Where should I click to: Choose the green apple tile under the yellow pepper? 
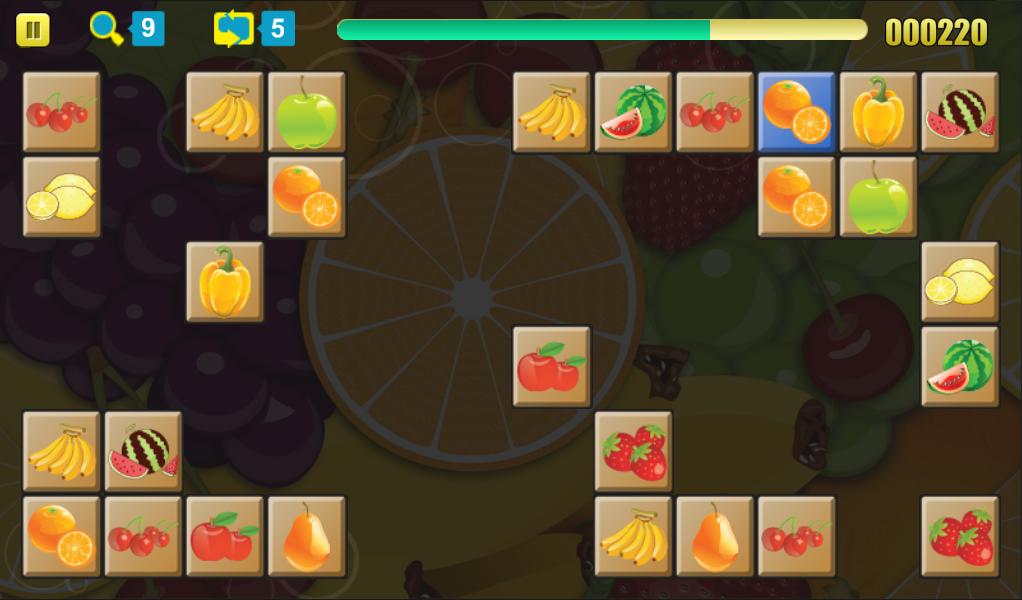(x=878, y=197)
